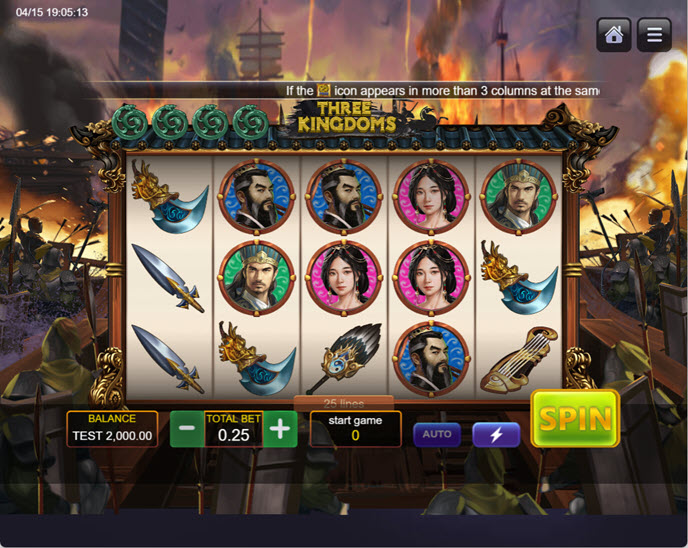Hit the green SPIN button
Viewport: 688px width, 548px height.
575,418
